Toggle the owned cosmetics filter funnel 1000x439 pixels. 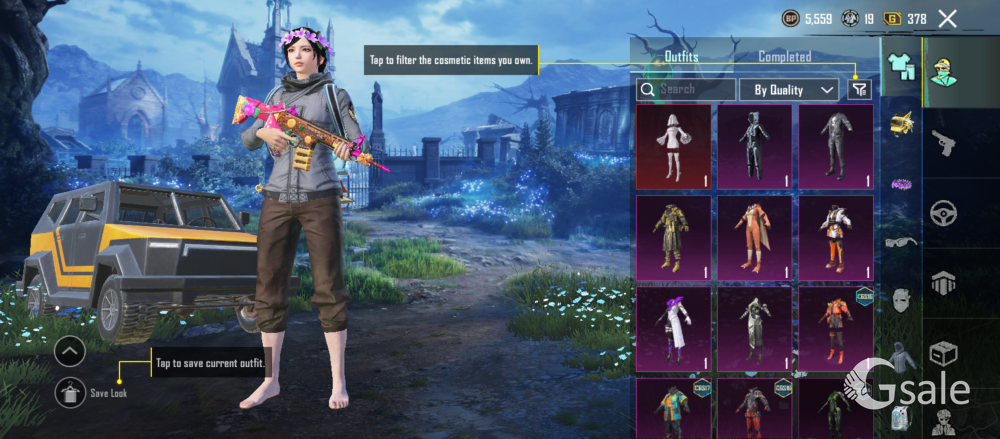point(859,89)
